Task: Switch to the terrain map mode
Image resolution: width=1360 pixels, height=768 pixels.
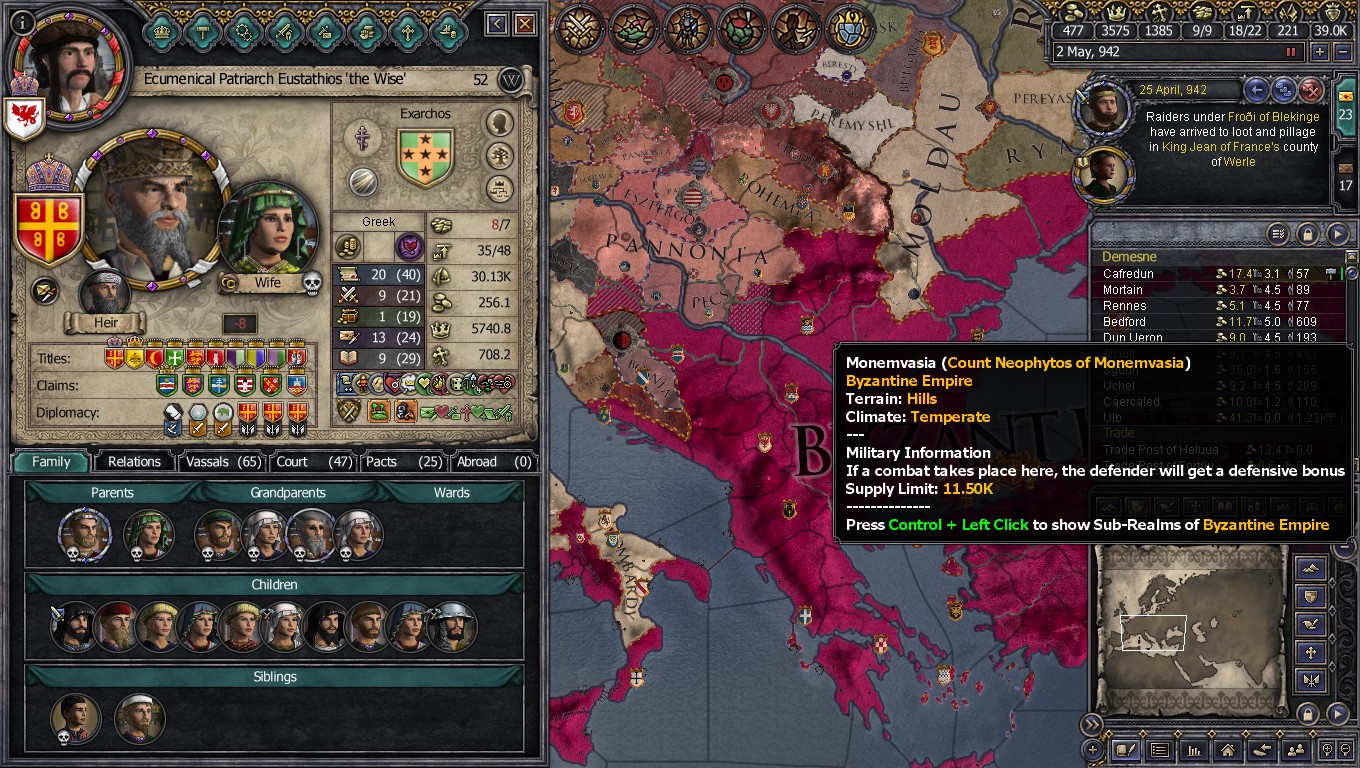Action: click(x=1311, y=569)
